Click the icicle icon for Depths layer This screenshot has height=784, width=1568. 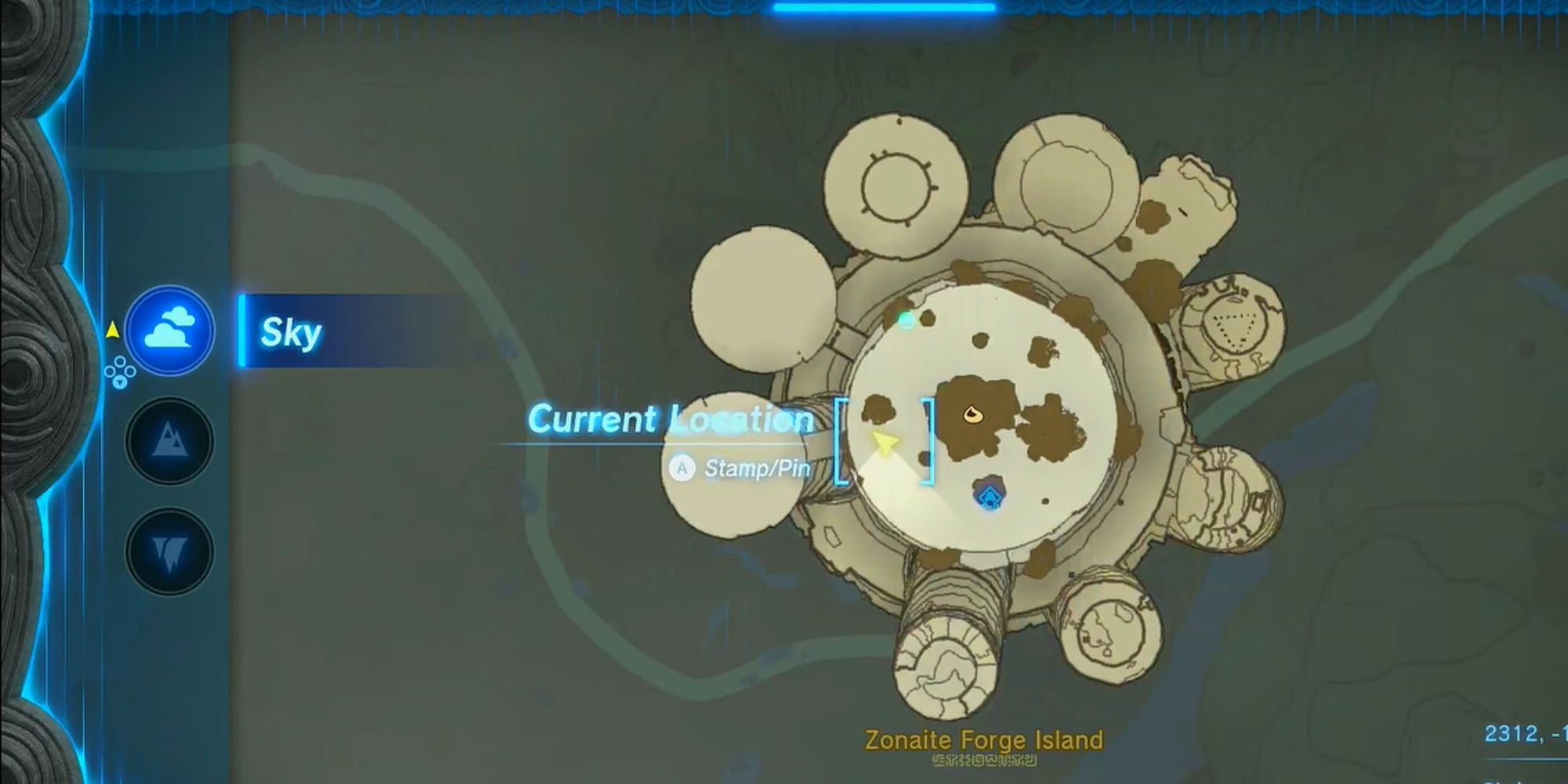tap(169, 547)
